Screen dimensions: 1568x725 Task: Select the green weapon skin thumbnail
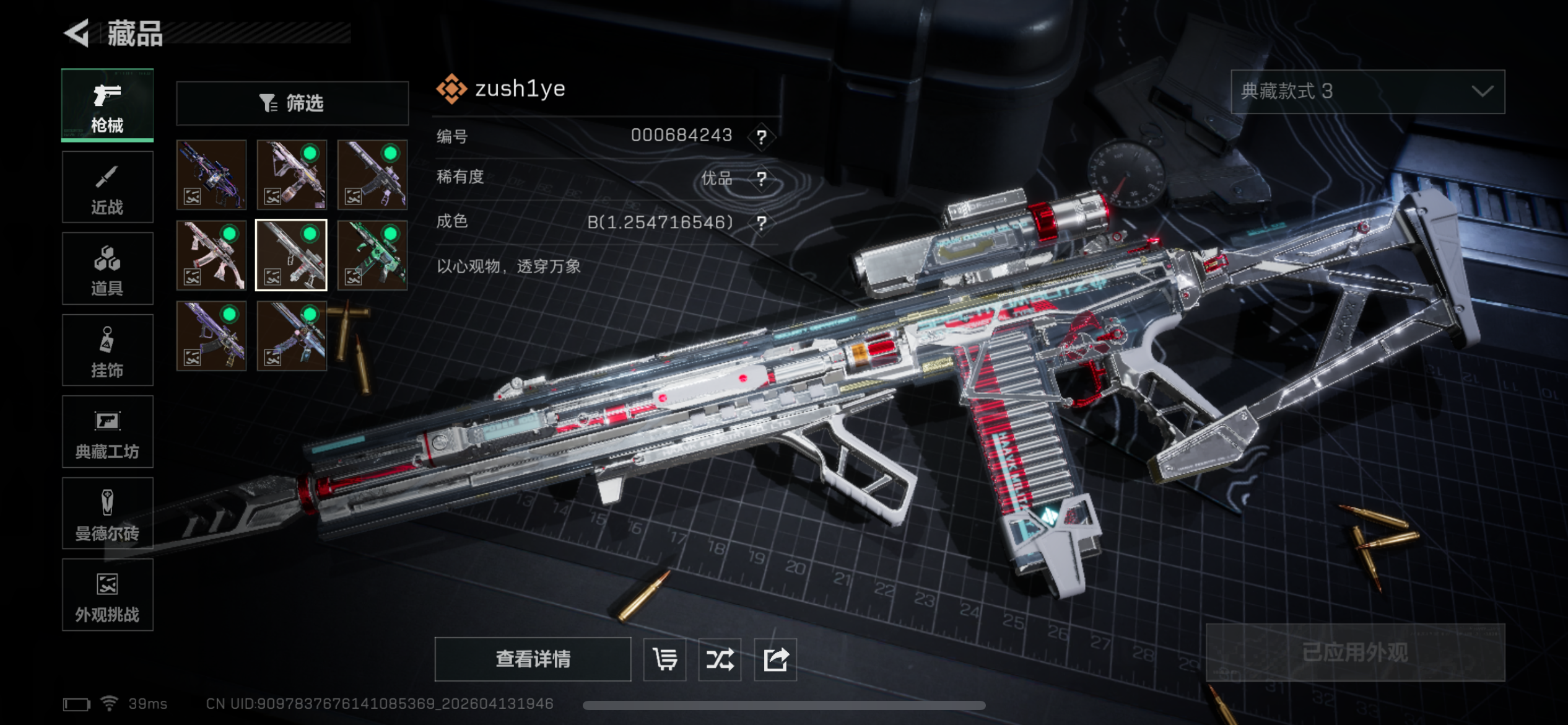[372, 255]
